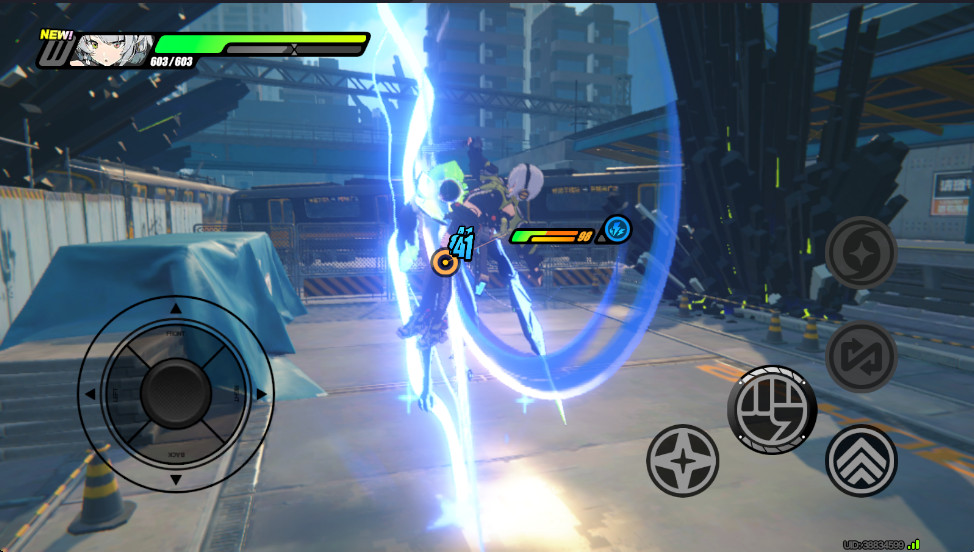This screenshot has height=552, width=974.
Task: Tap the joystick's right arrow
Action: (262, 394)
